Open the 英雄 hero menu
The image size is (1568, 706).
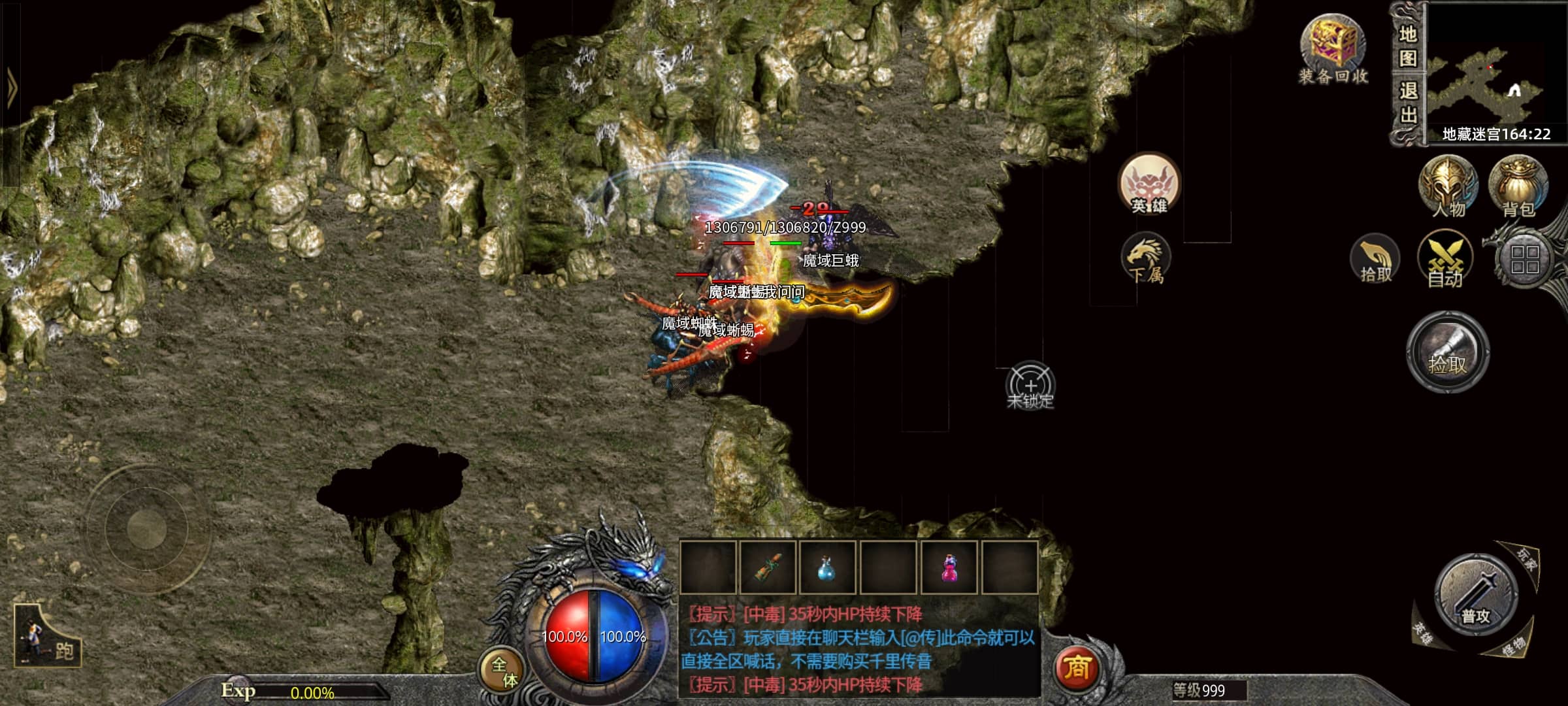tap(1149, 185)
